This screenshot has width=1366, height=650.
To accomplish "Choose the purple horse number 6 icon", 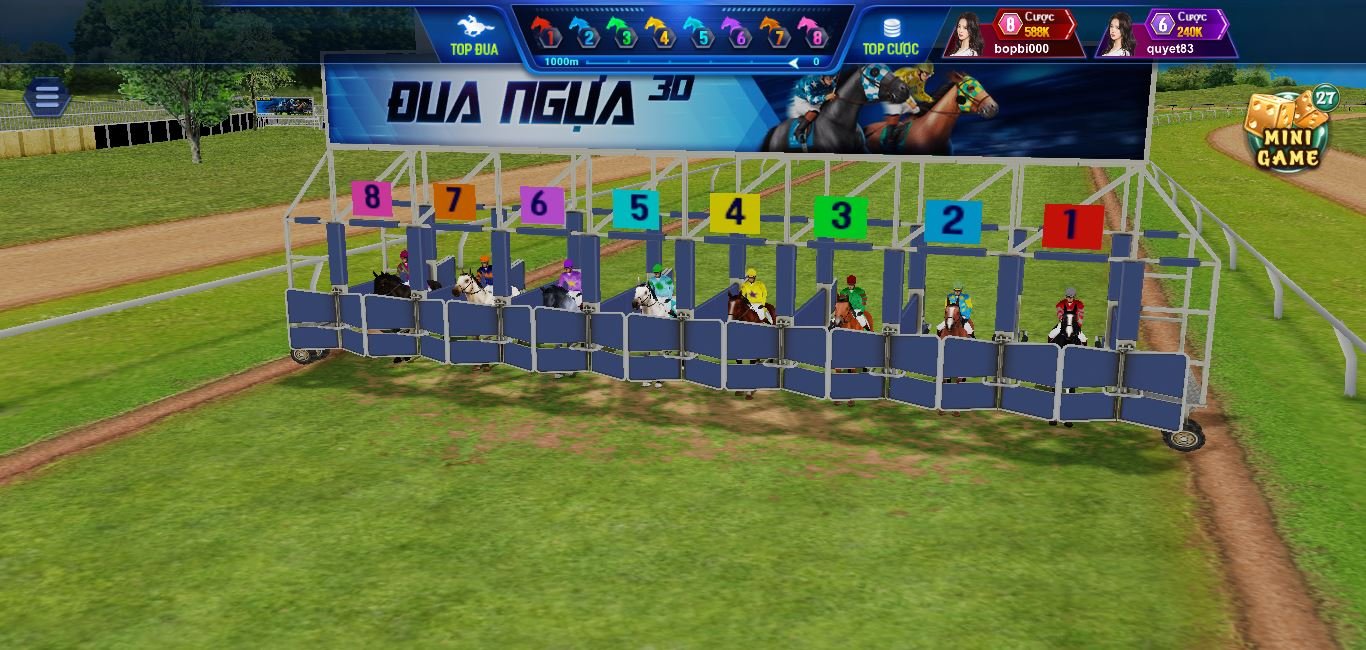I will [x=738, y=32].
